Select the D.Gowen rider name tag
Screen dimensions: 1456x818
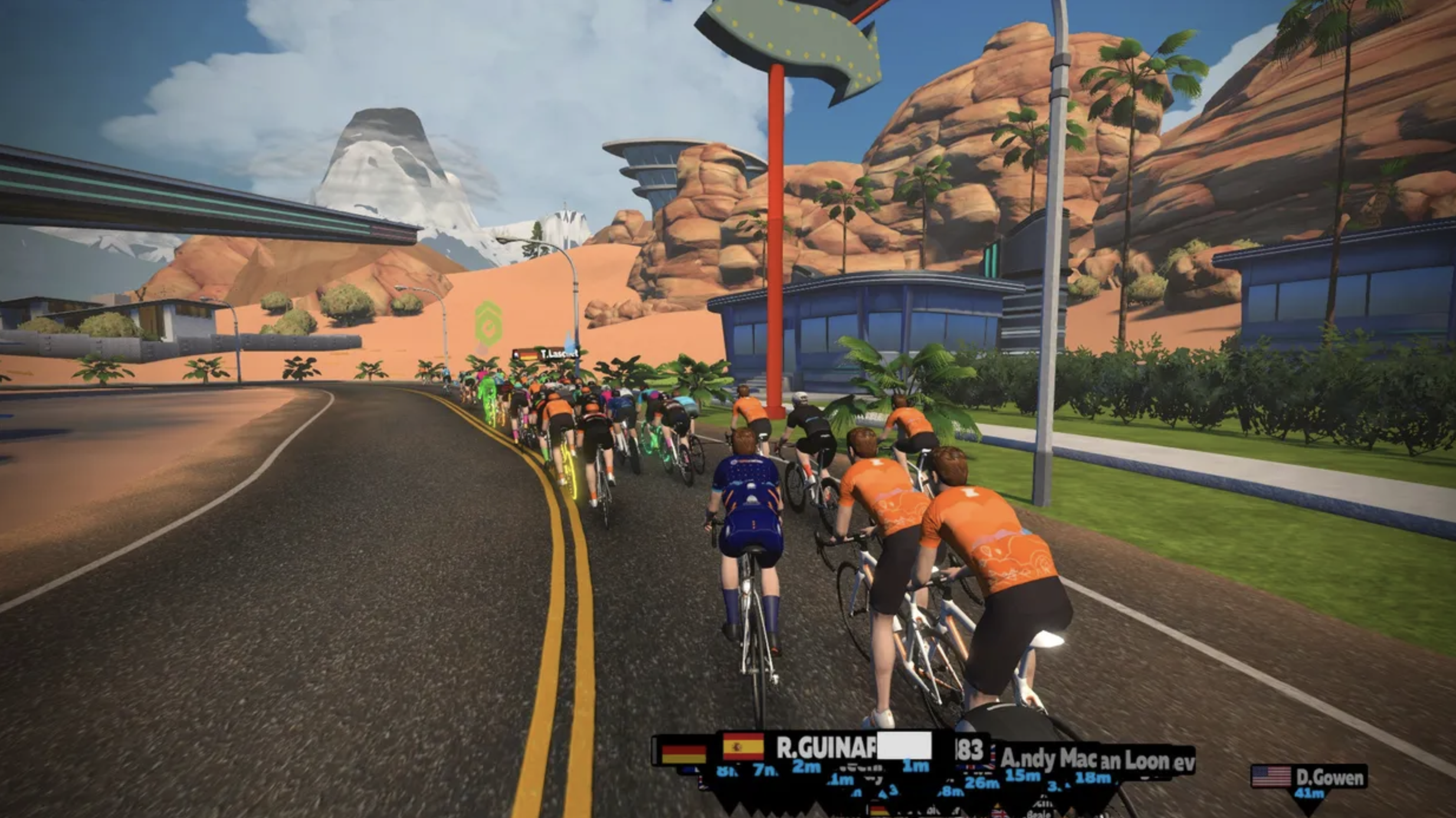(1309, 777)
